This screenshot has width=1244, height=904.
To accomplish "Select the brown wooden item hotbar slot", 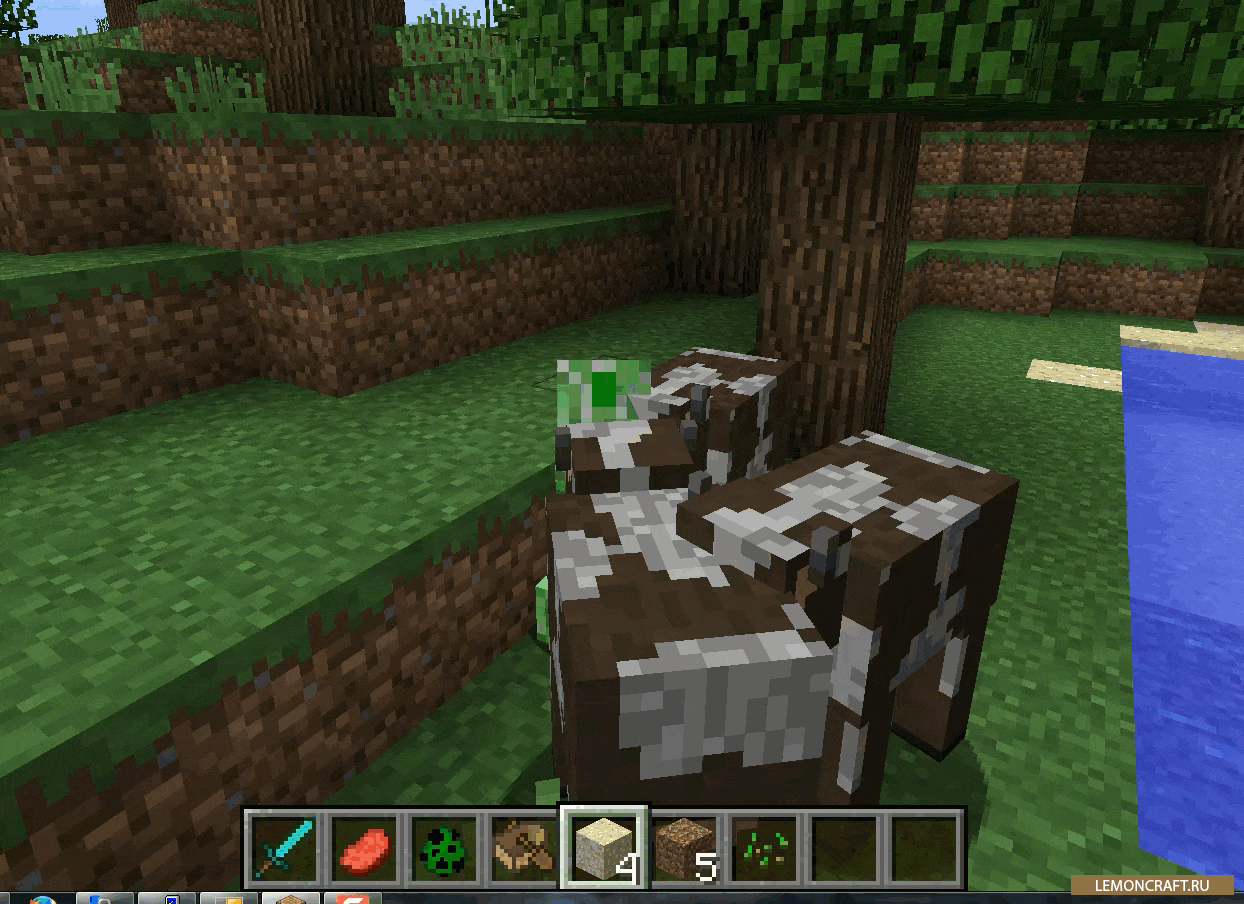I will pos(525,848).
